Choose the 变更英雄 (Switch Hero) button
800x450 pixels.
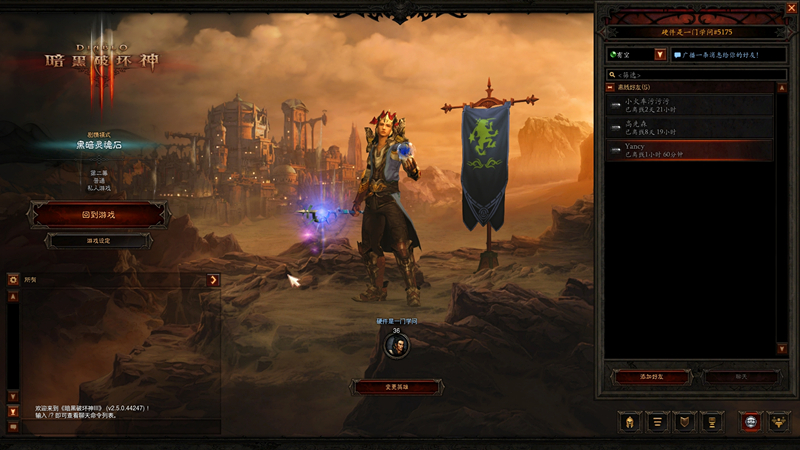[x=397, y=386]
